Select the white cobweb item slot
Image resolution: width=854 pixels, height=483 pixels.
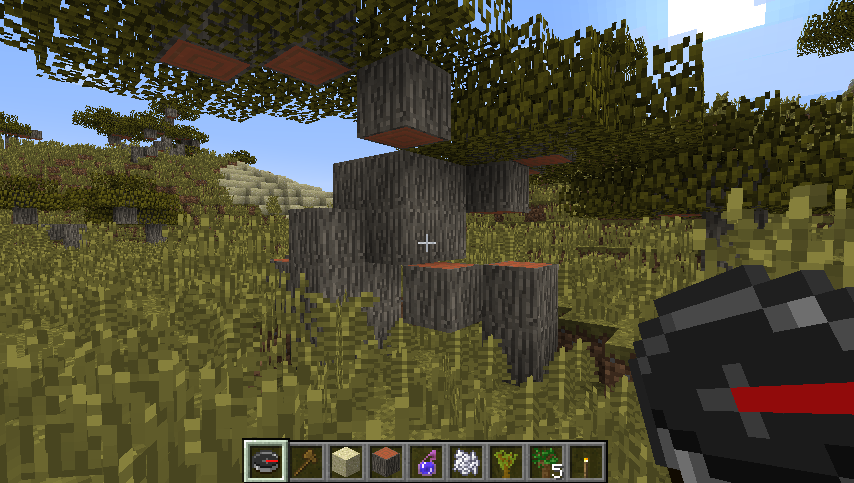pyautogui.click(x=467, y=461)
